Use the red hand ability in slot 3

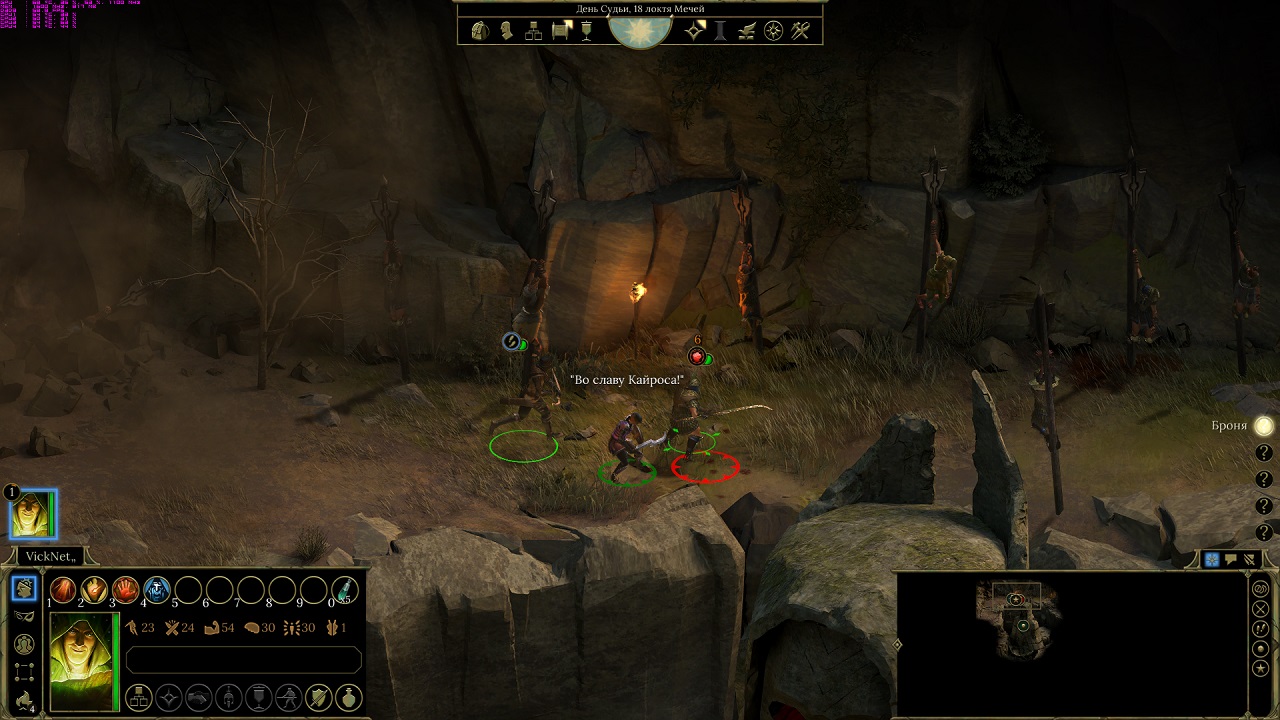tap(125, 590)
